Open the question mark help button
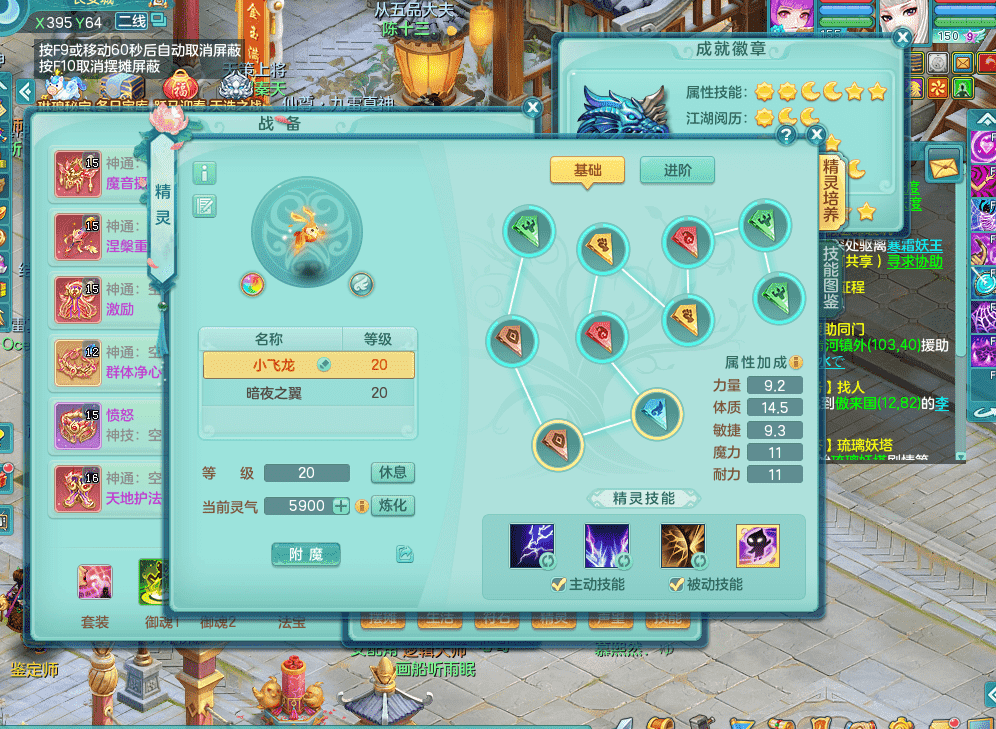Viewport: 996px width, 729px height. (787, 135)
